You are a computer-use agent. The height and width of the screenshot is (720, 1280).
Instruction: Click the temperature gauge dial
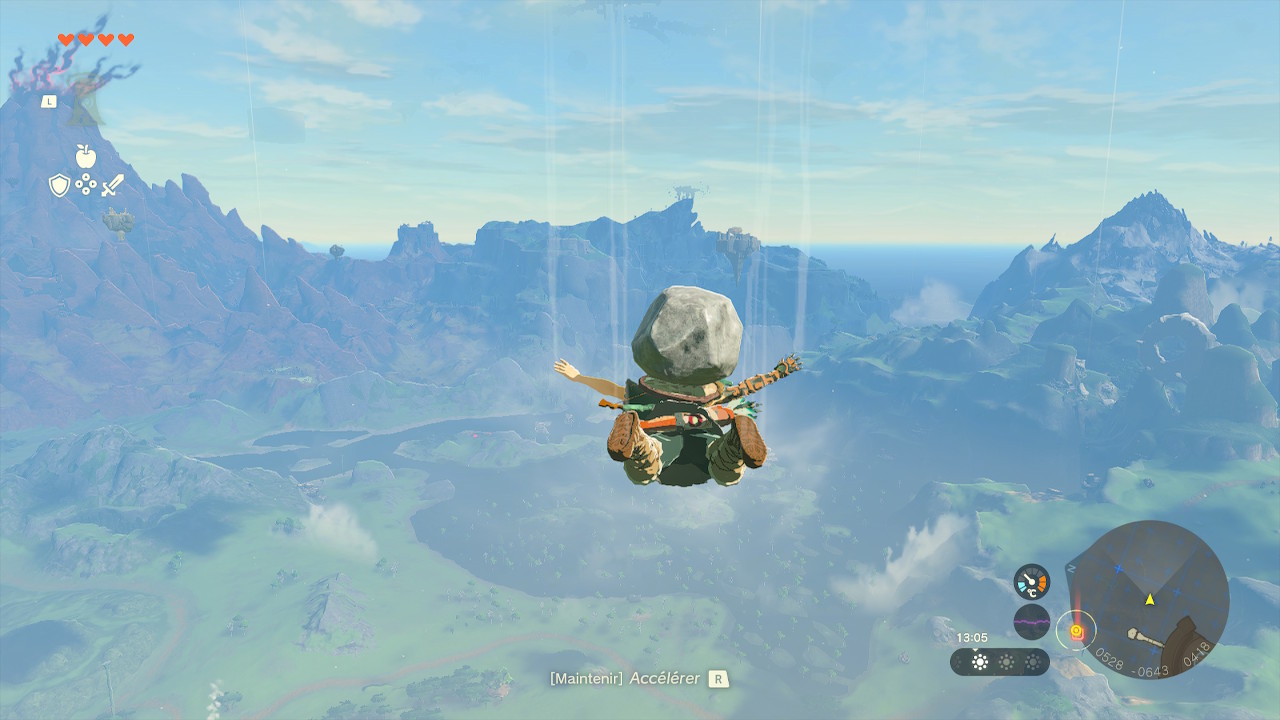[1031, 582]
